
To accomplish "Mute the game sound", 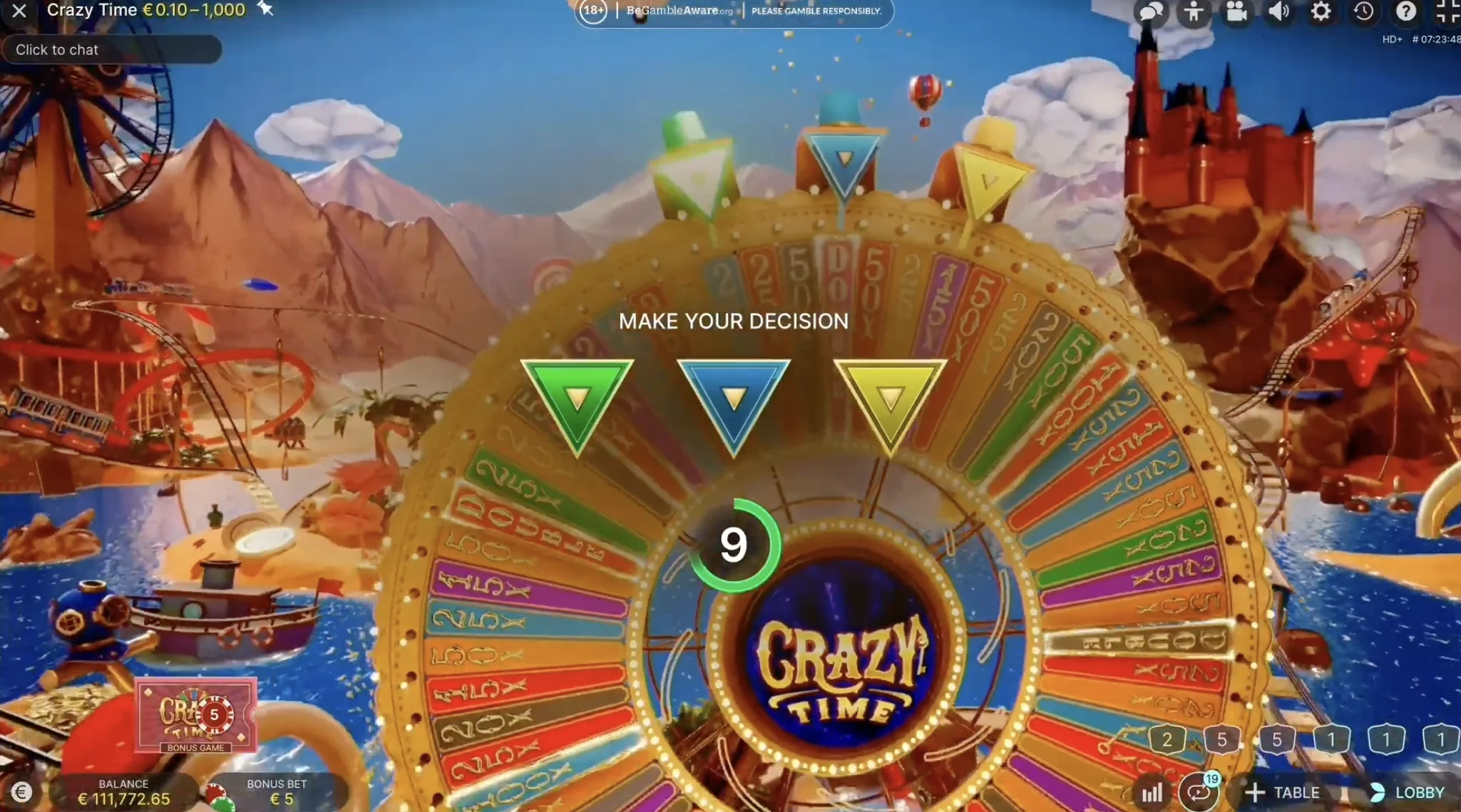I will tap(1279, 11).
